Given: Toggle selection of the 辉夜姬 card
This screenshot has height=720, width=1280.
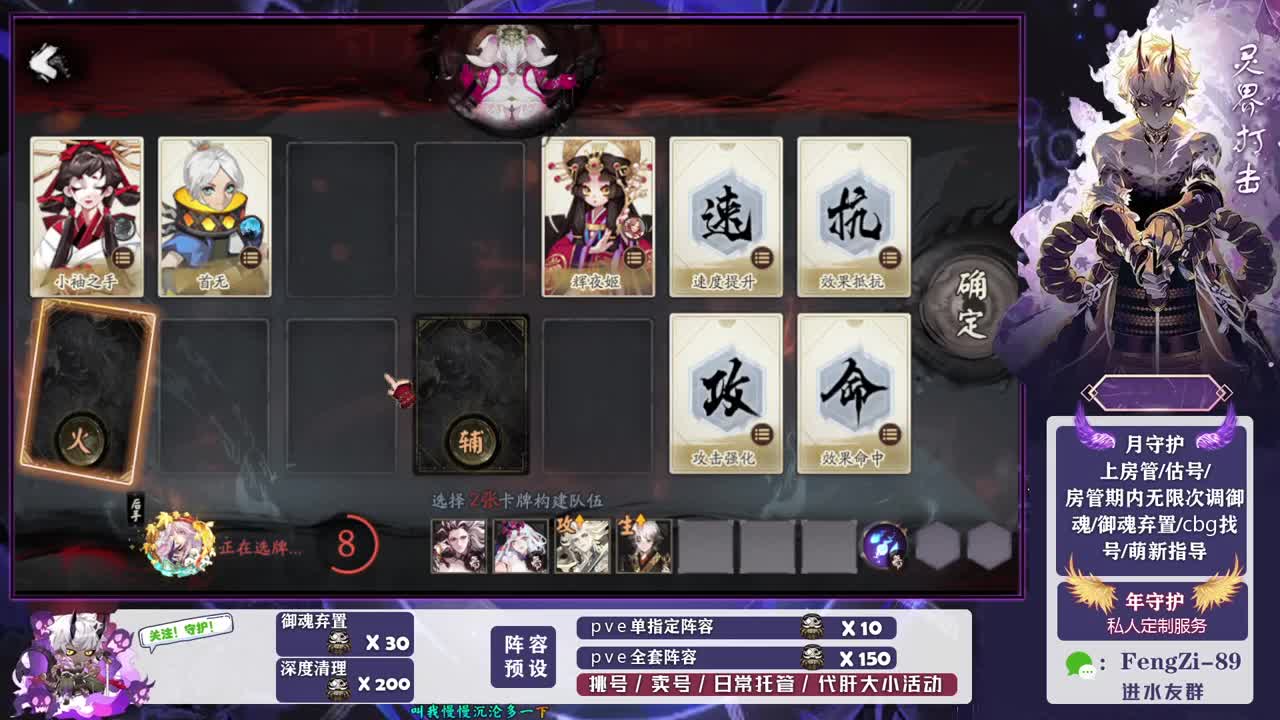Looking at the screenshot, I should (598, 215).
